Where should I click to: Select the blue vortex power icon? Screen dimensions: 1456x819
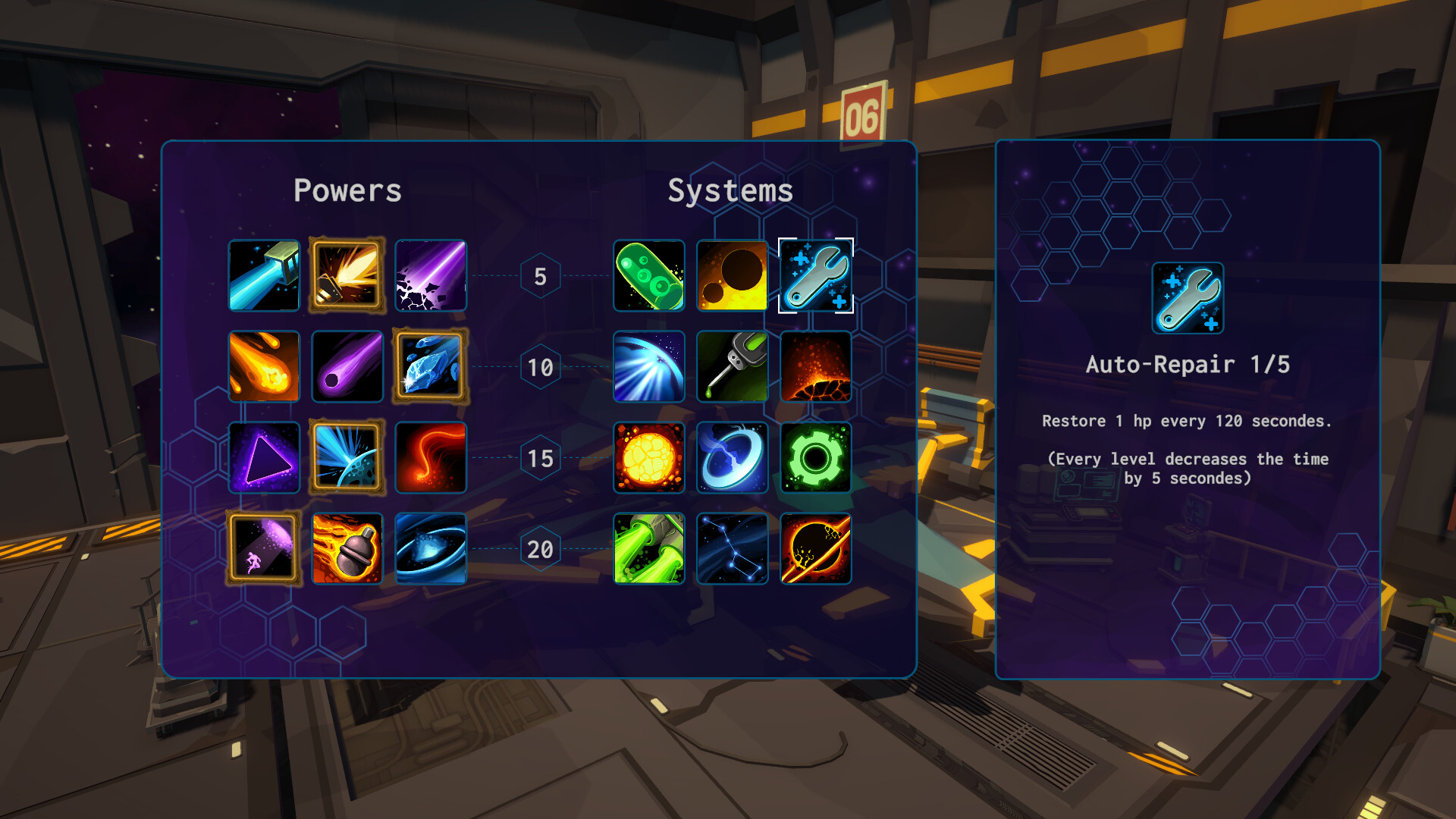[430, 548]
